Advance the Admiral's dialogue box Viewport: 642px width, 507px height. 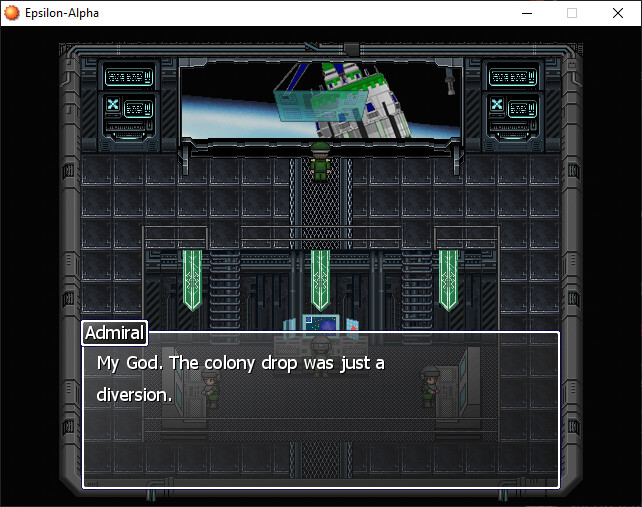(320, 410)
